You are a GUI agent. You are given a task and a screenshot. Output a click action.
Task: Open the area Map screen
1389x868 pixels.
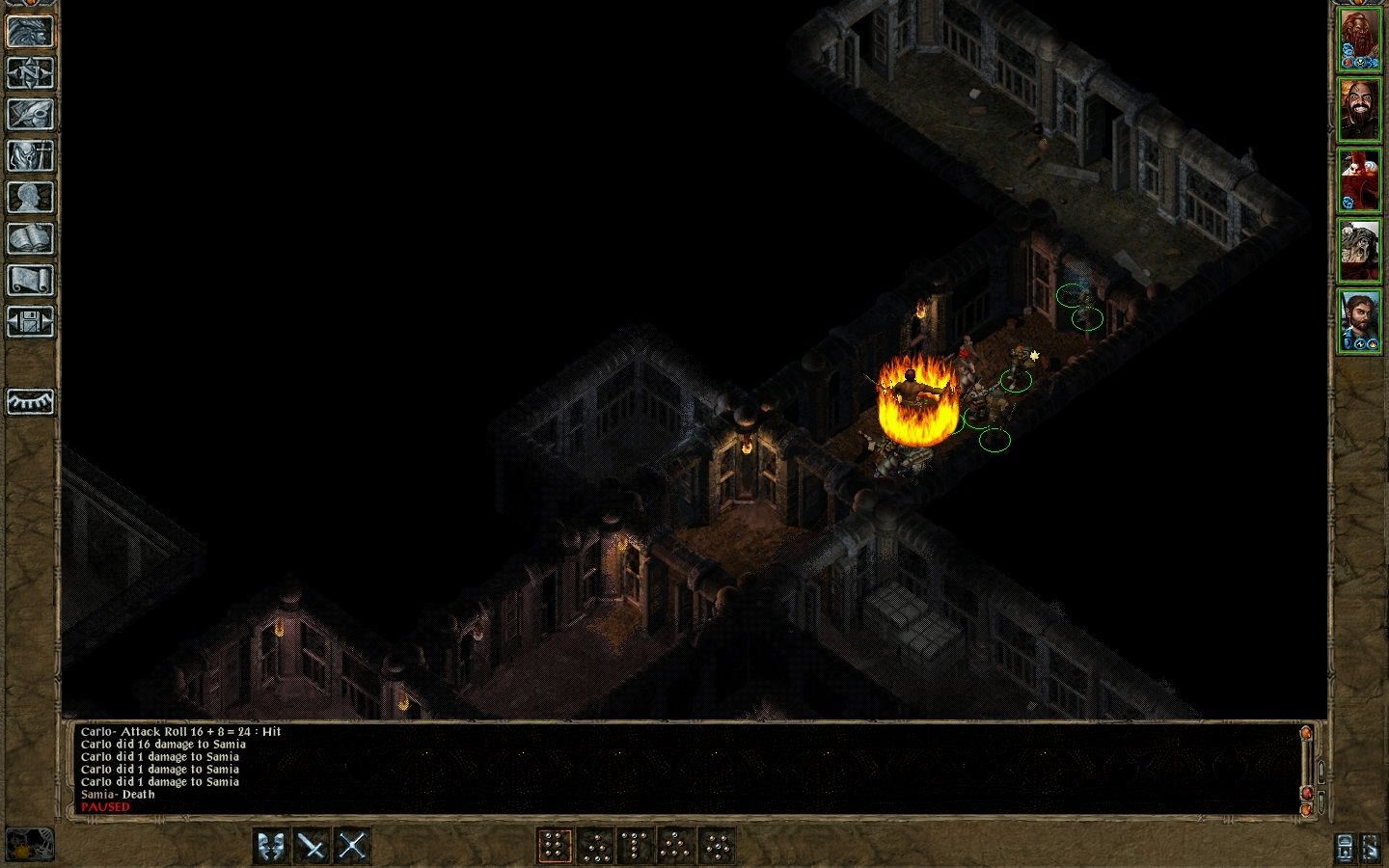tap(30, 73)
